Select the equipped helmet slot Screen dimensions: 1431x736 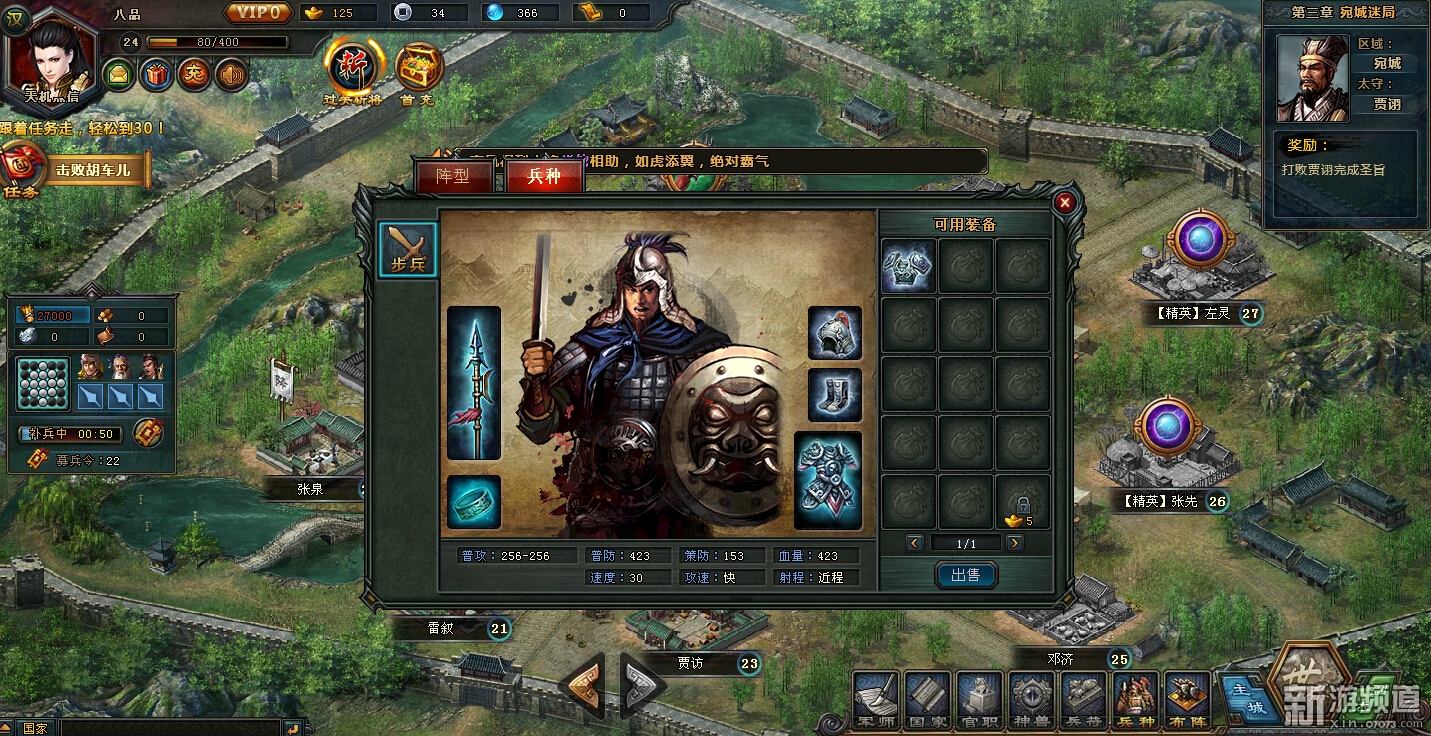834,333
